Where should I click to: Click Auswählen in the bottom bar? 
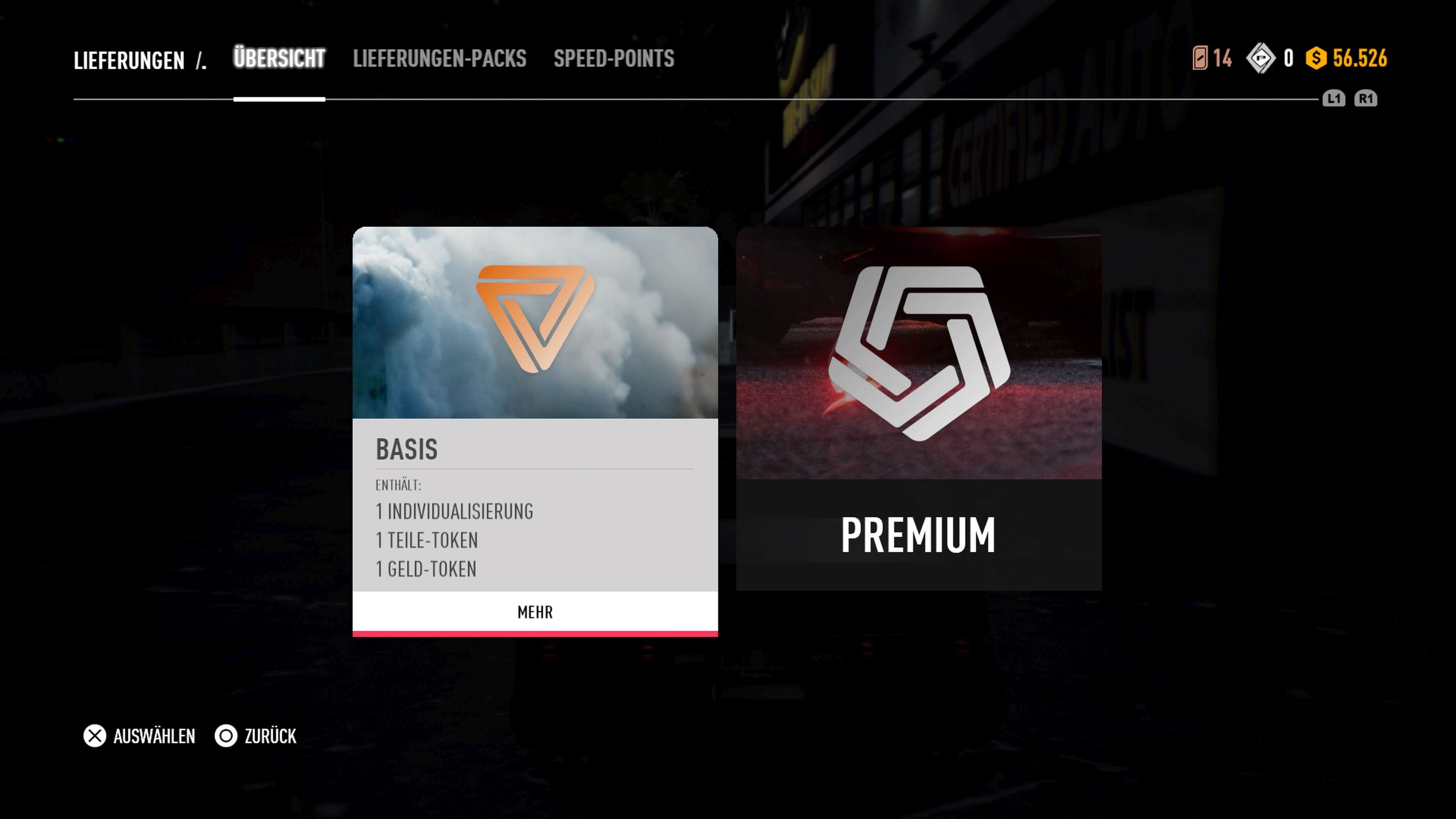click(x=154, y=736)
